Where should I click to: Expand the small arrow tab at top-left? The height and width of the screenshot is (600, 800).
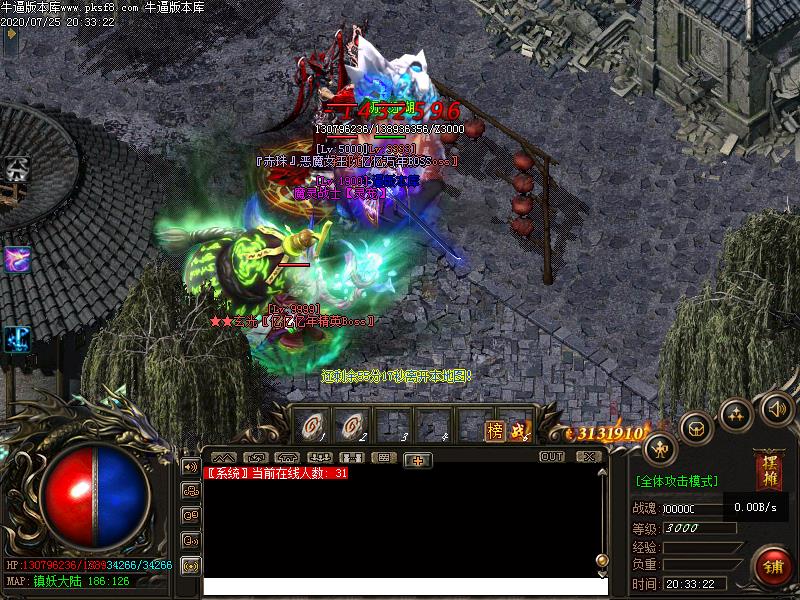(x=10, y=33)
